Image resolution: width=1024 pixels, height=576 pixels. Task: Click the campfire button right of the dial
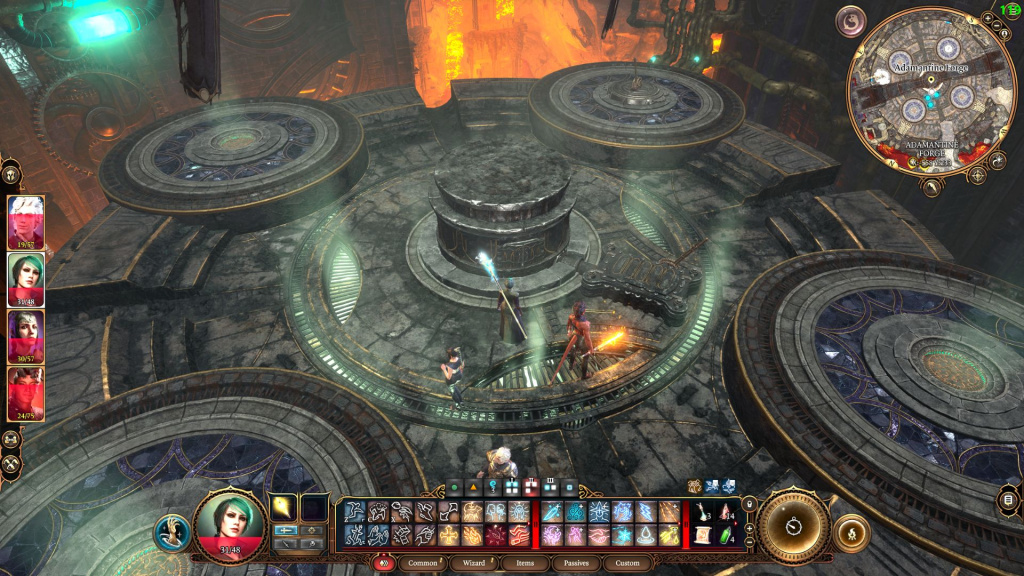(x=851, y=532)
